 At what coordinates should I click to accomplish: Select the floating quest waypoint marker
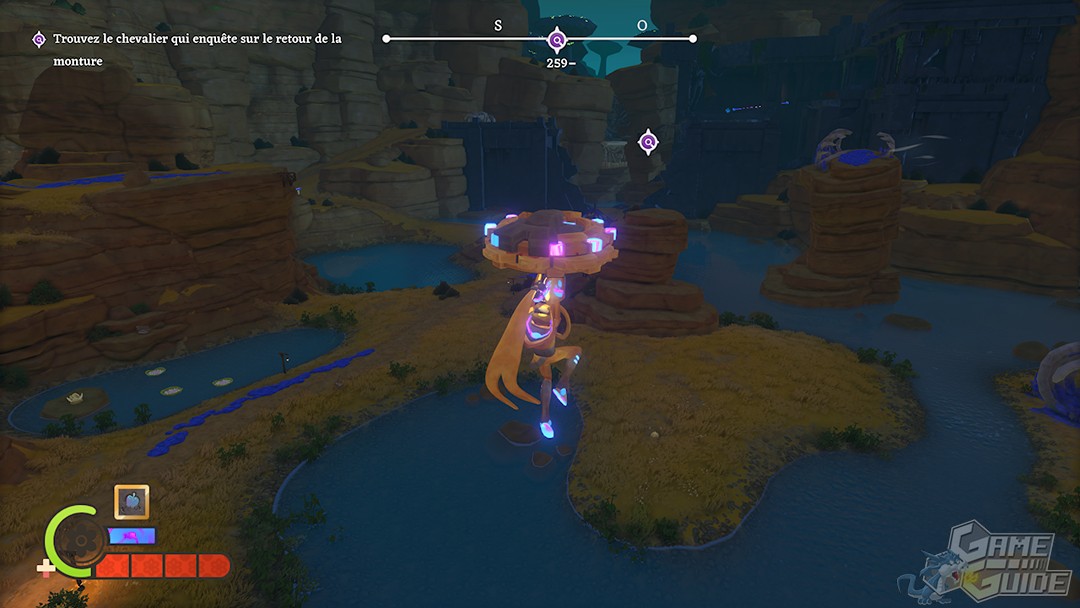pyautogui.click(x=648, y=143)
